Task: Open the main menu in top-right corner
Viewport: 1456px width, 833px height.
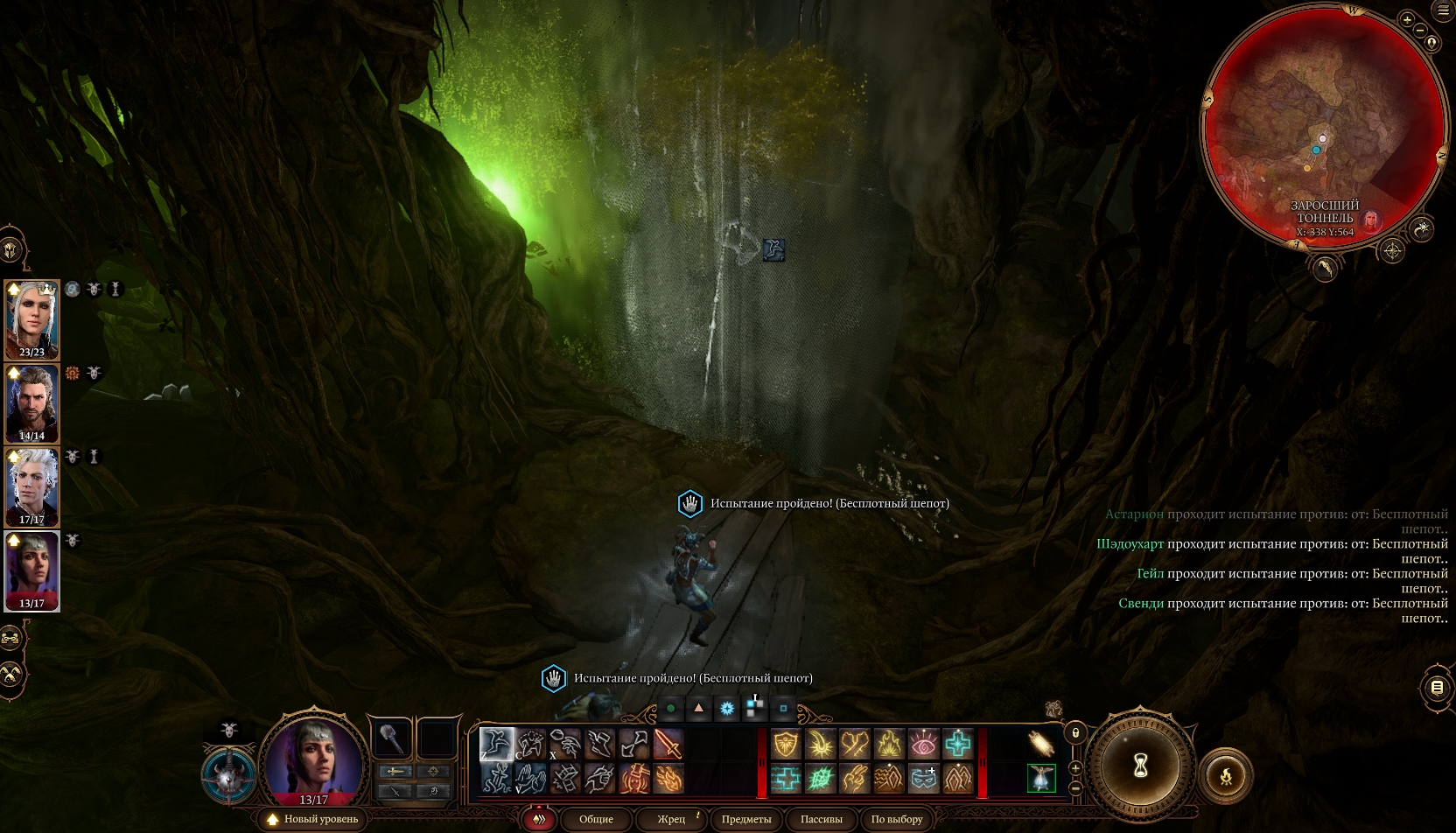Action: 1443,10
